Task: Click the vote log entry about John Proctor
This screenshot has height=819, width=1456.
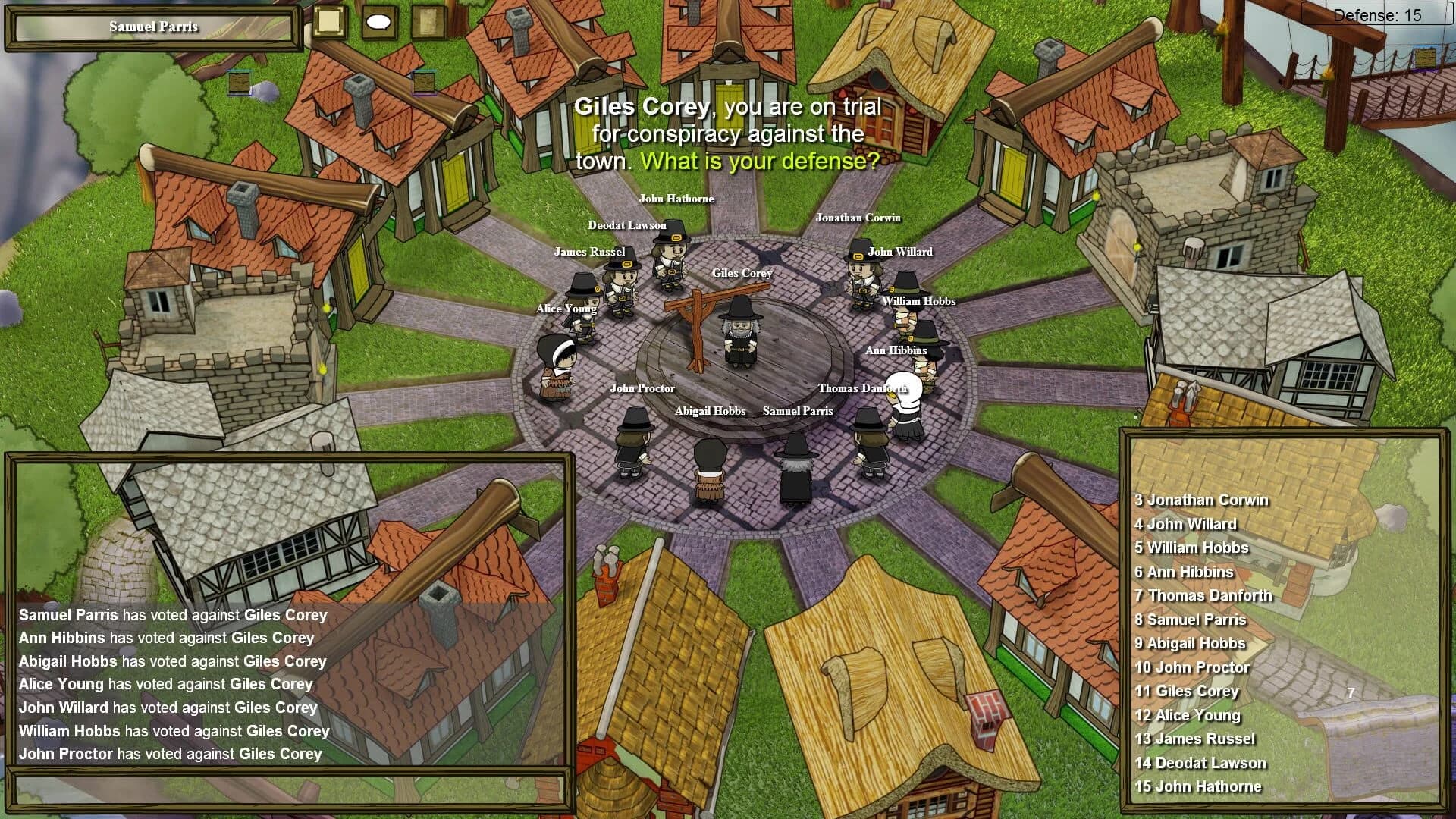Action: tap(170, 754)
